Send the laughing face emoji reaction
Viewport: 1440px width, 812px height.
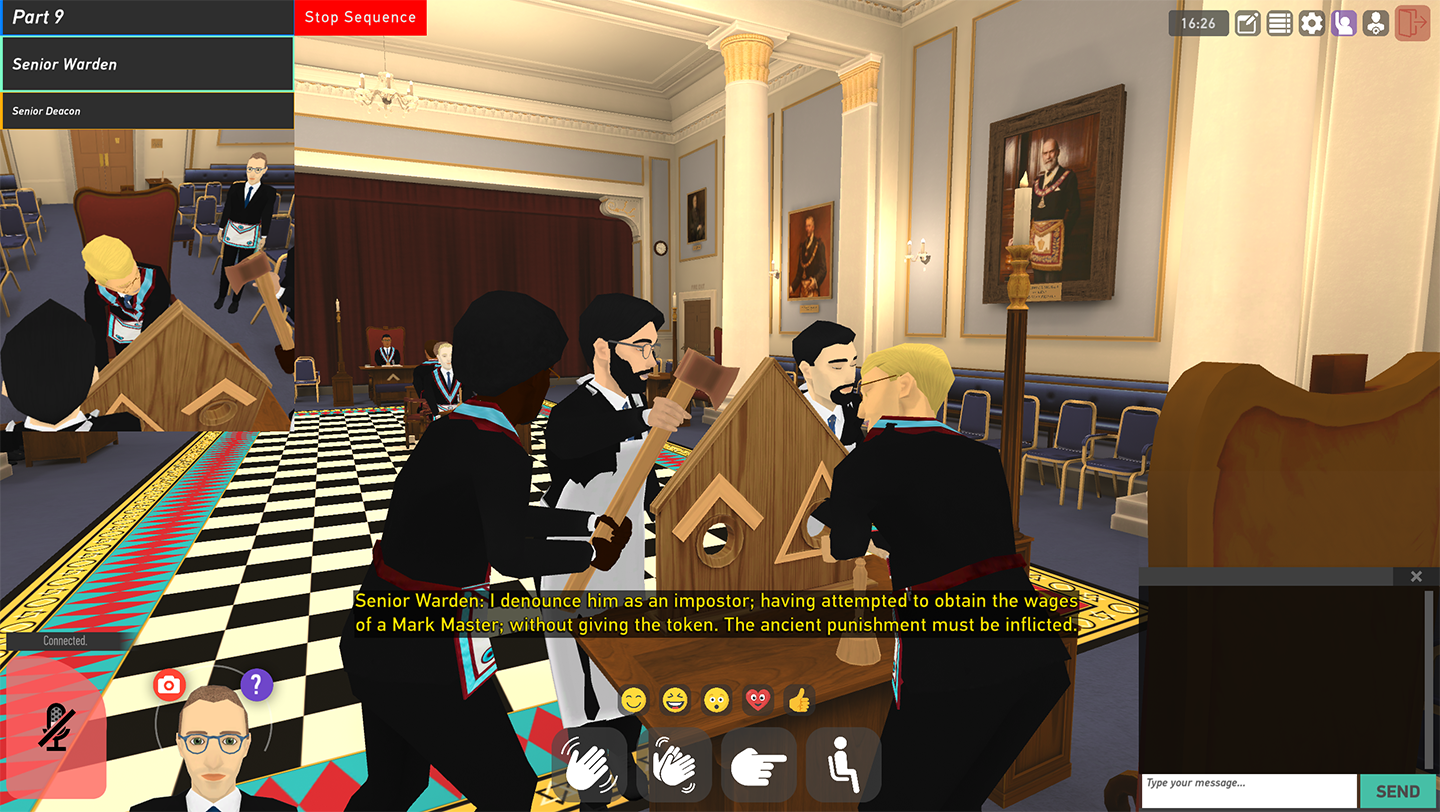675,700
